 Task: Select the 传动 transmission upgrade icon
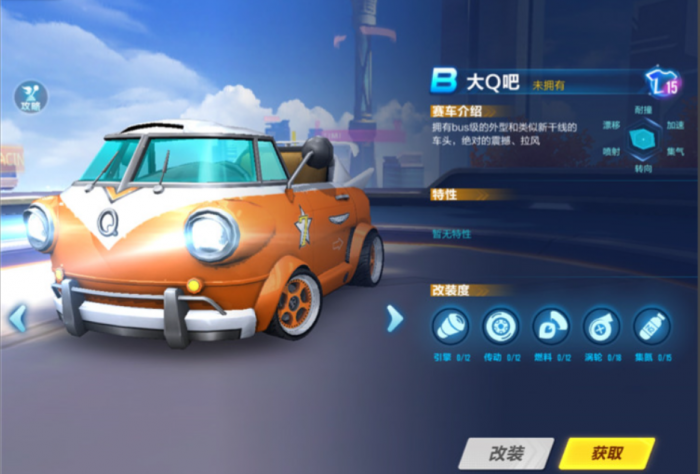[500, 327]
